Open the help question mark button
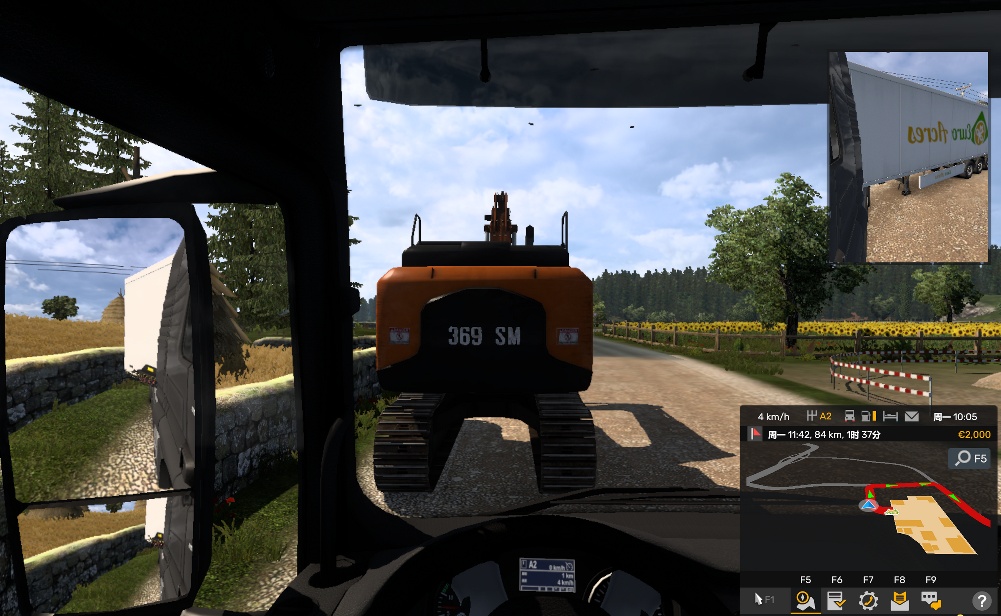 pyautogui.click(x=980, y=601)
